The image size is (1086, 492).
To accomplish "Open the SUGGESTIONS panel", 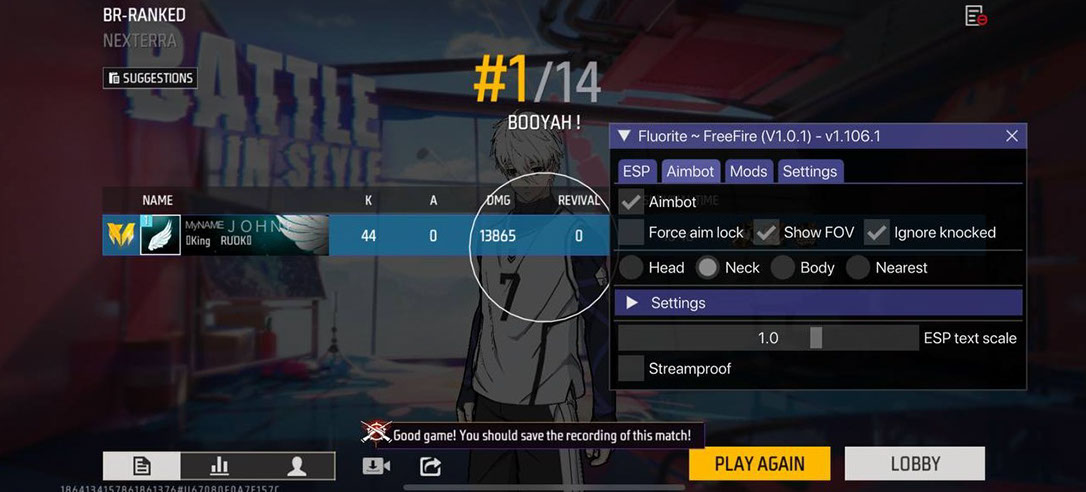I will (150, 78).
